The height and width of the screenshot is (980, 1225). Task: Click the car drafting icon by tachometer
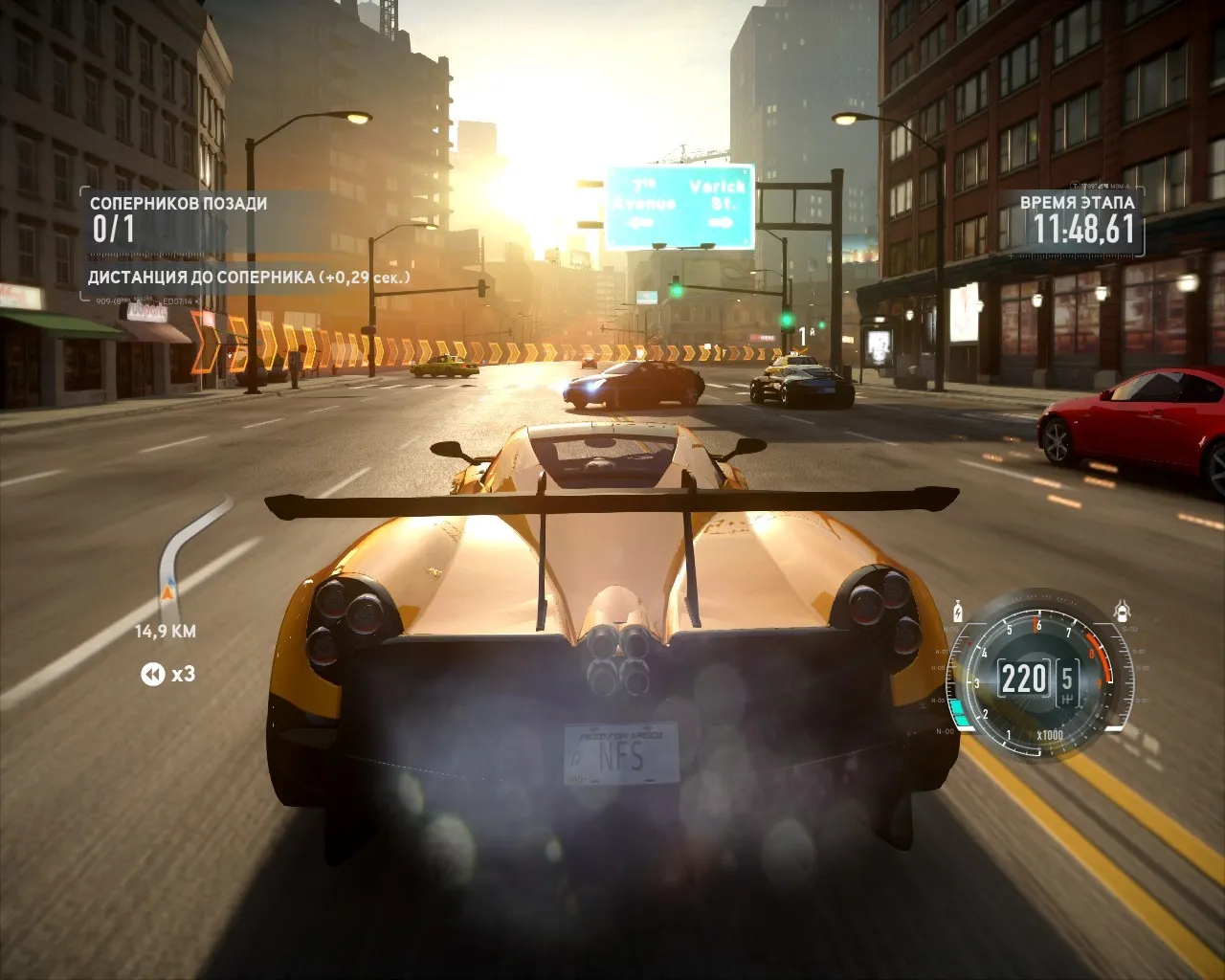point(1123,611)
